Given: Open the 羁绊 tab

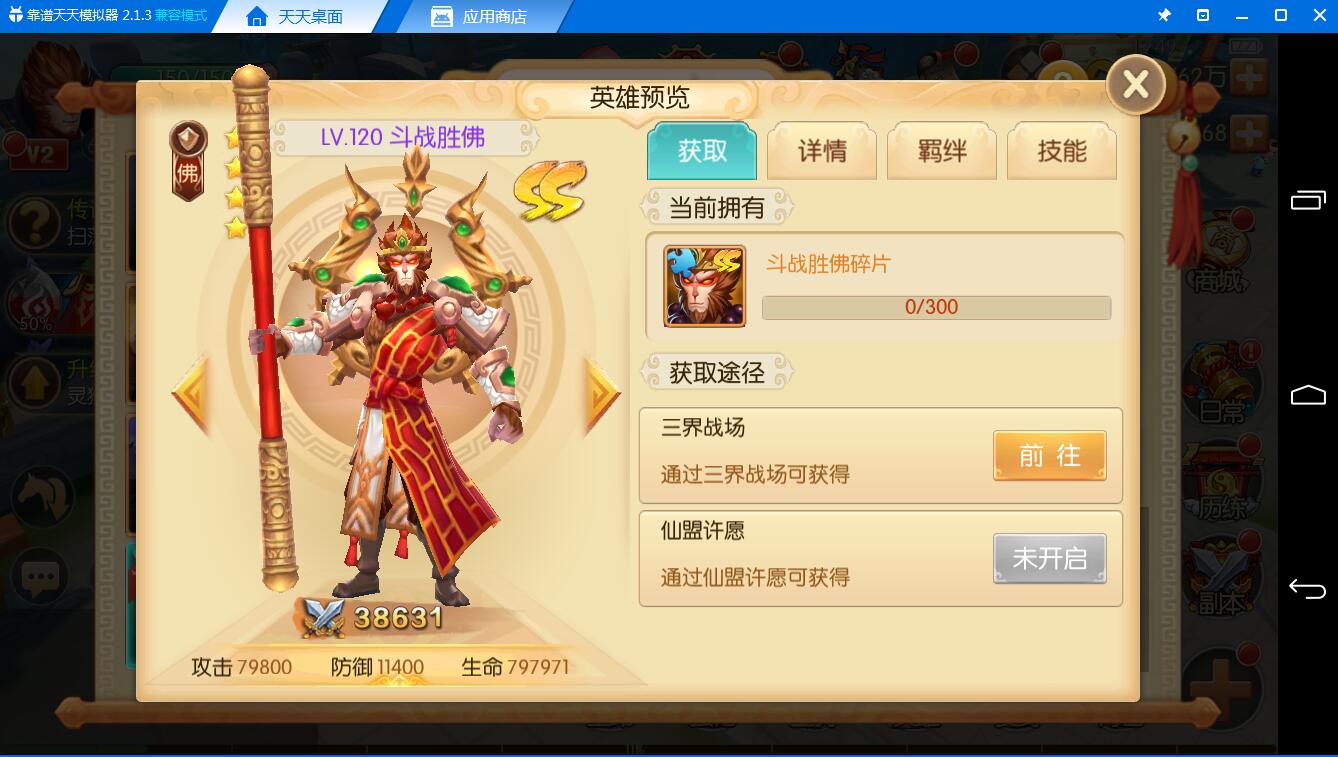Looking at the screenshot, I should (941, 150).
